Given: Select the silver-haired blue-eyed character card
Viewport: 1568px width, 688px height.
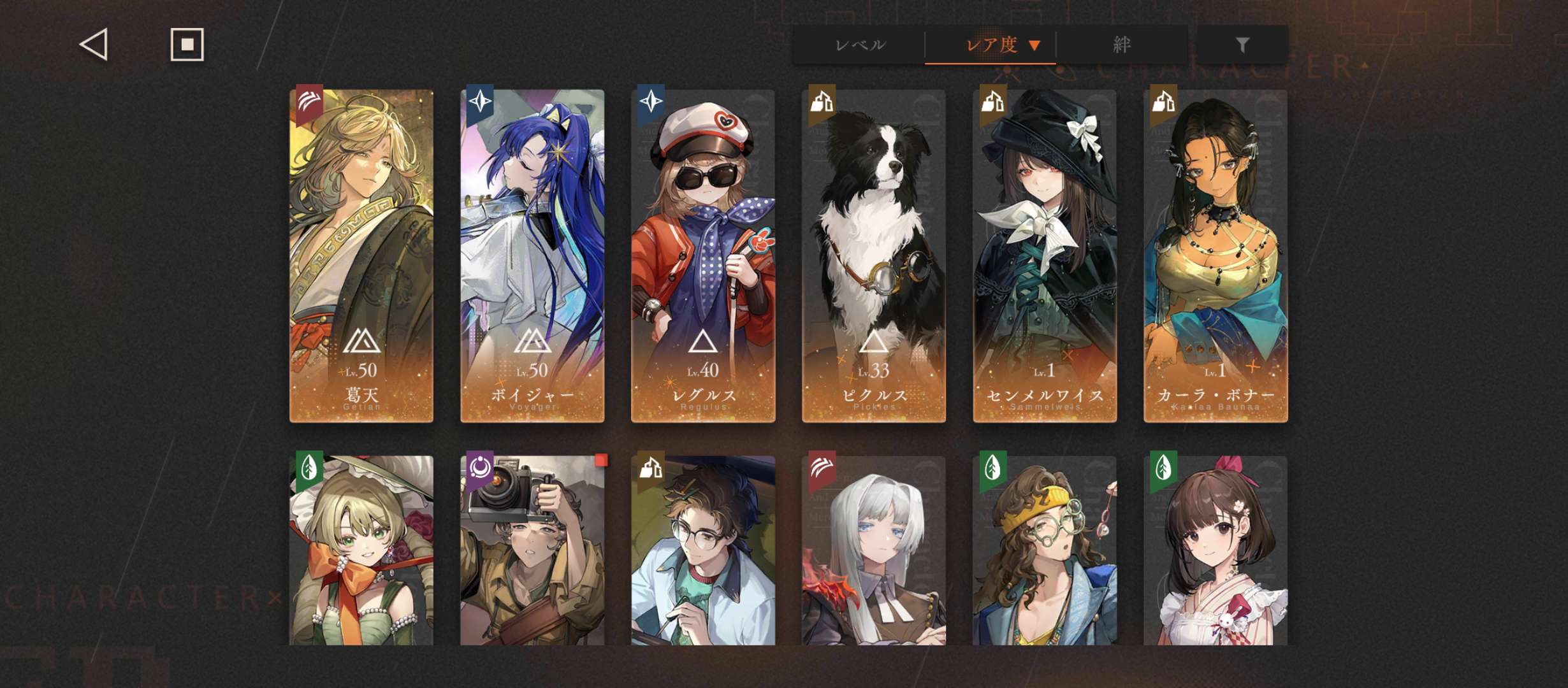Looking at the screenshot, I should click(x=874, y=550).
